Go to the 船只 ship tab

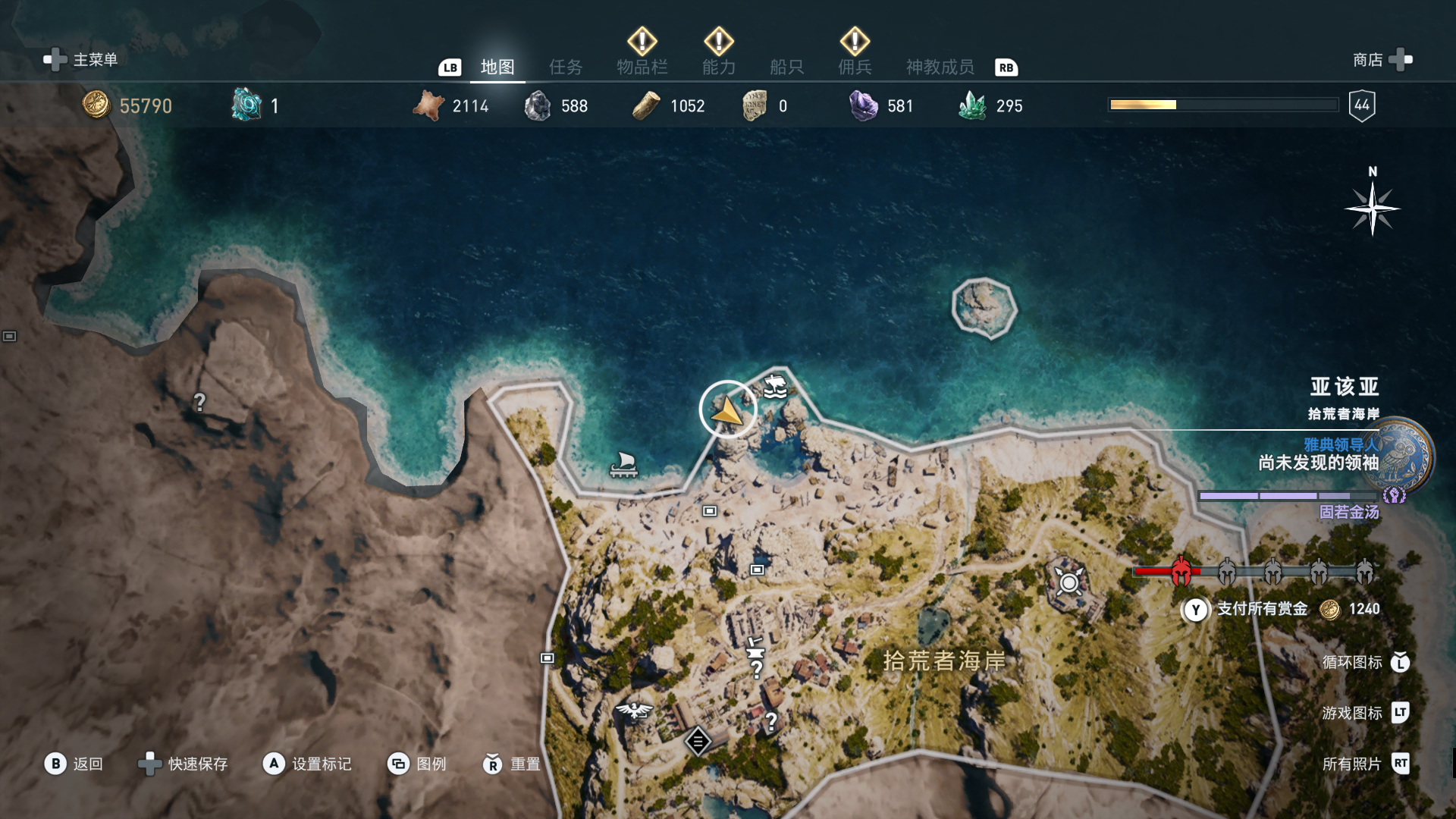click(786, 67)
